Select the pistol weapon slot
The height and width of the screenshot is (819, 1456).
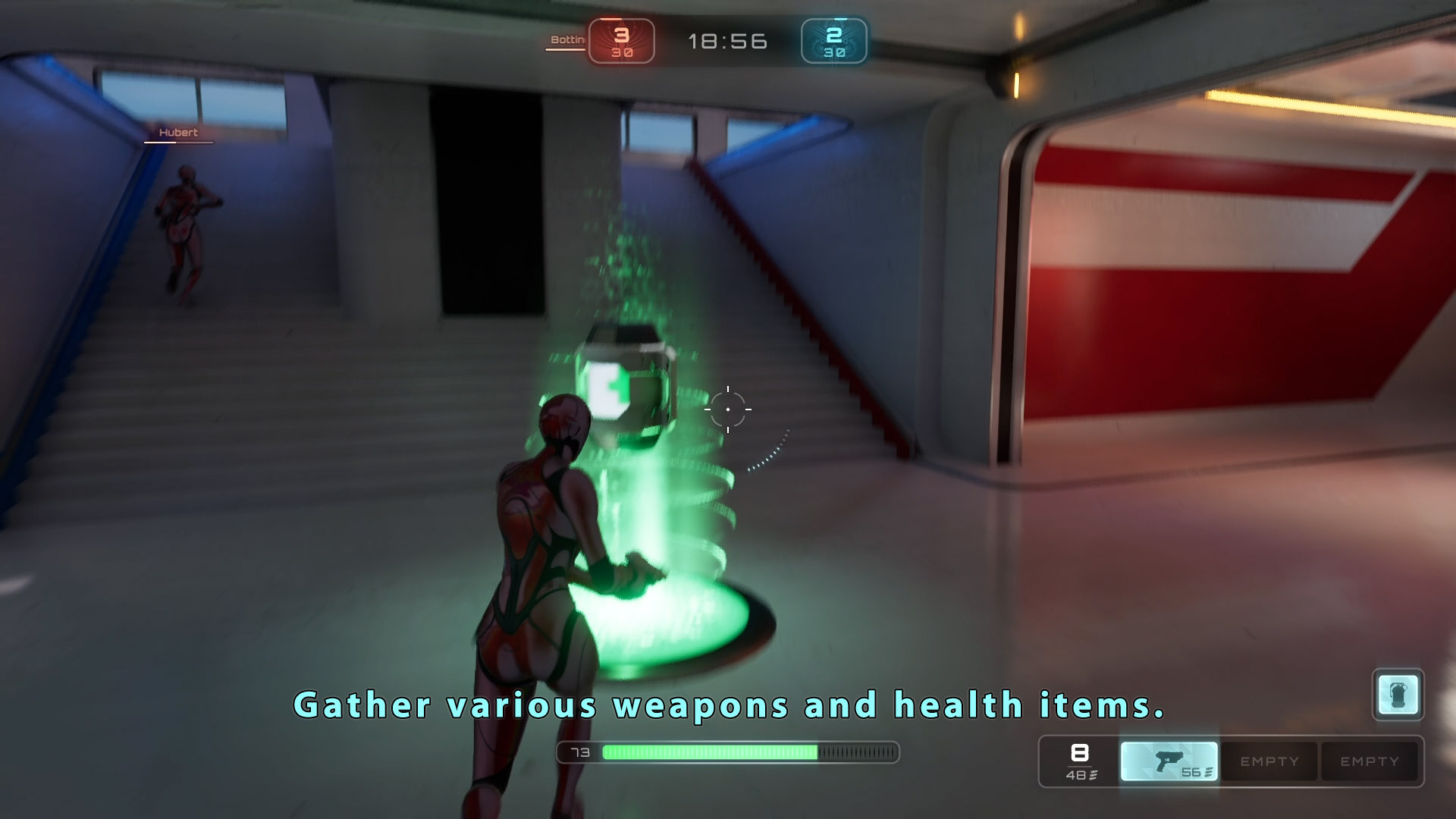click(x=1169, y=761)
